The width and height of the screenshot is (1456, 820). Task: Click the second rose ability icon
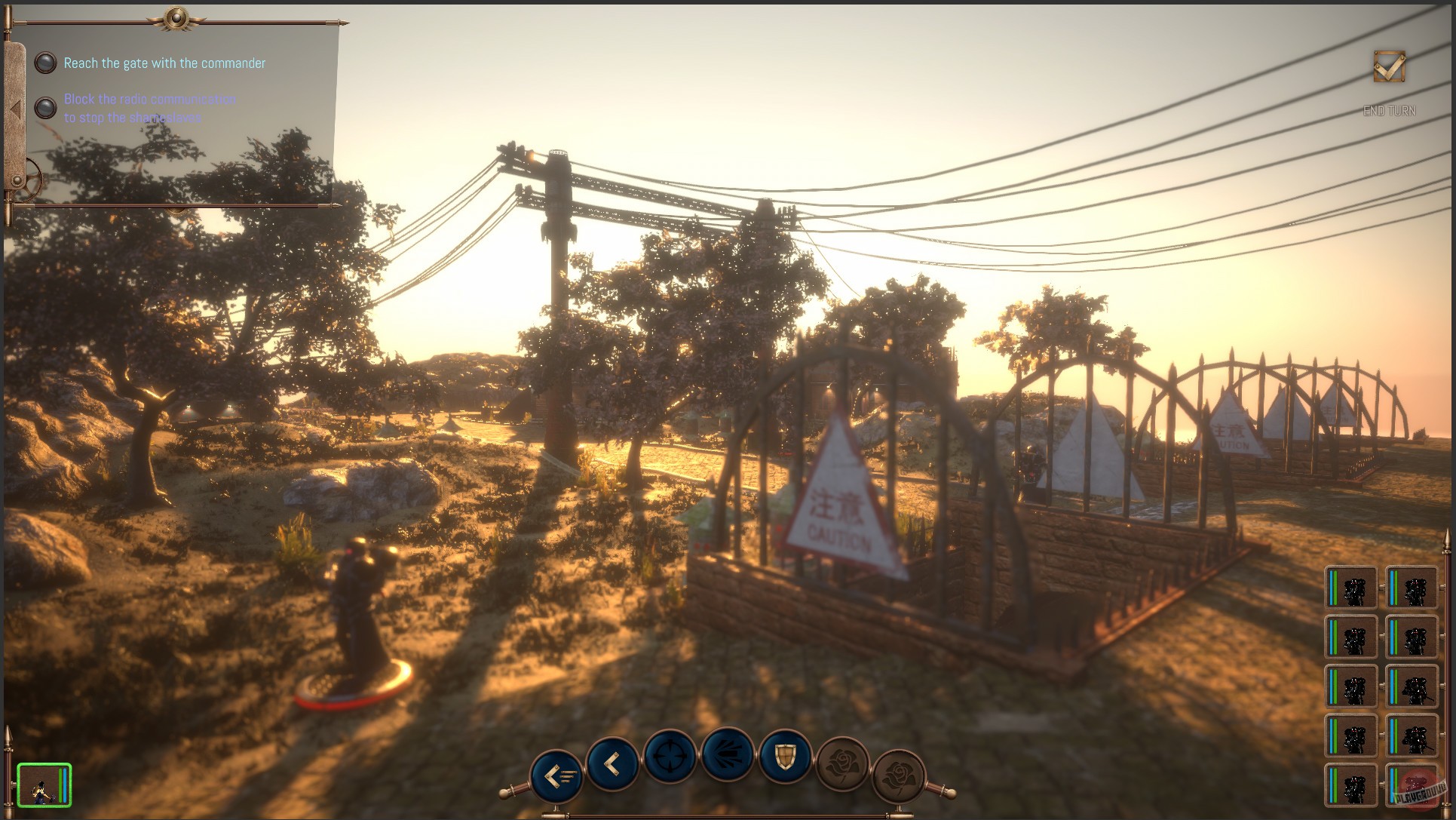[900, 774]
